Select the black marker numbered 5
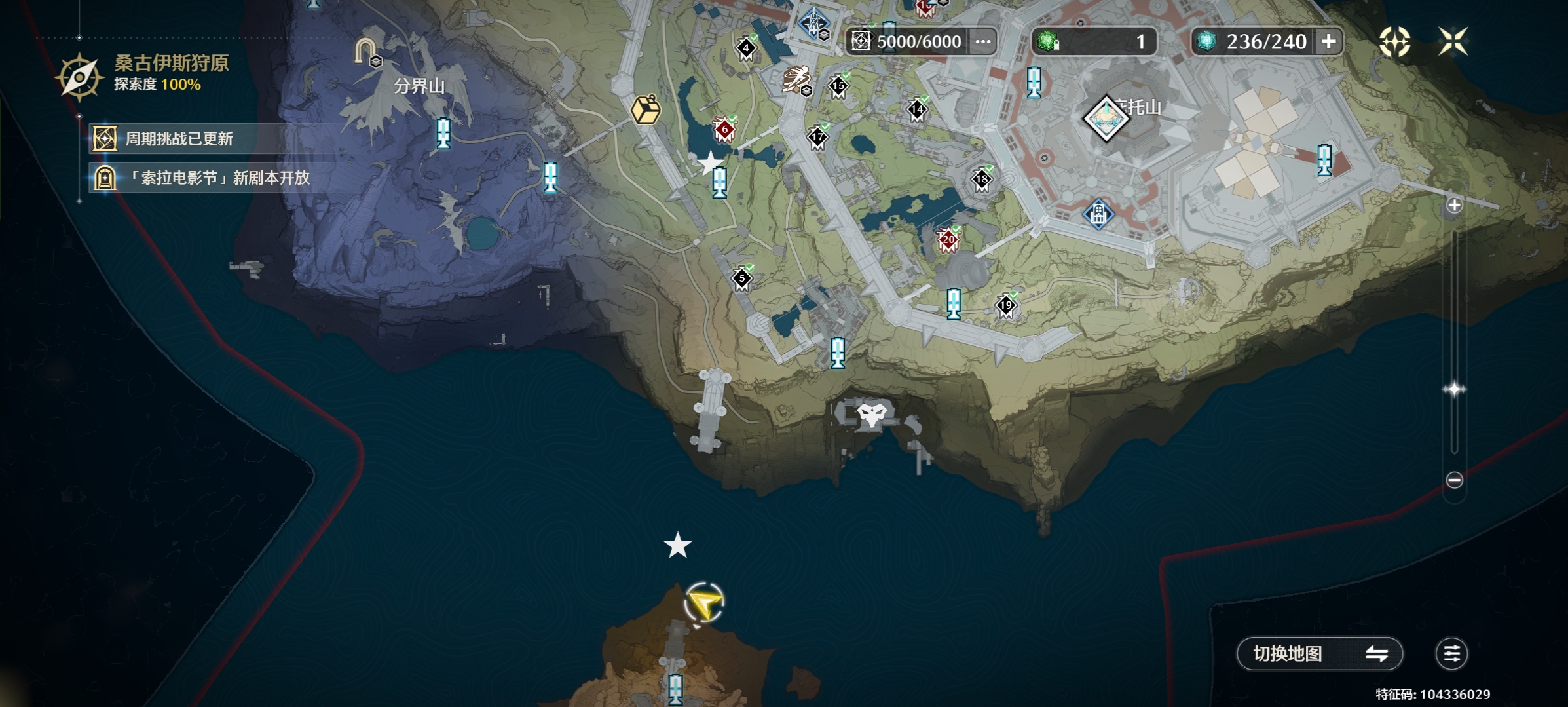 click(742, 279)
